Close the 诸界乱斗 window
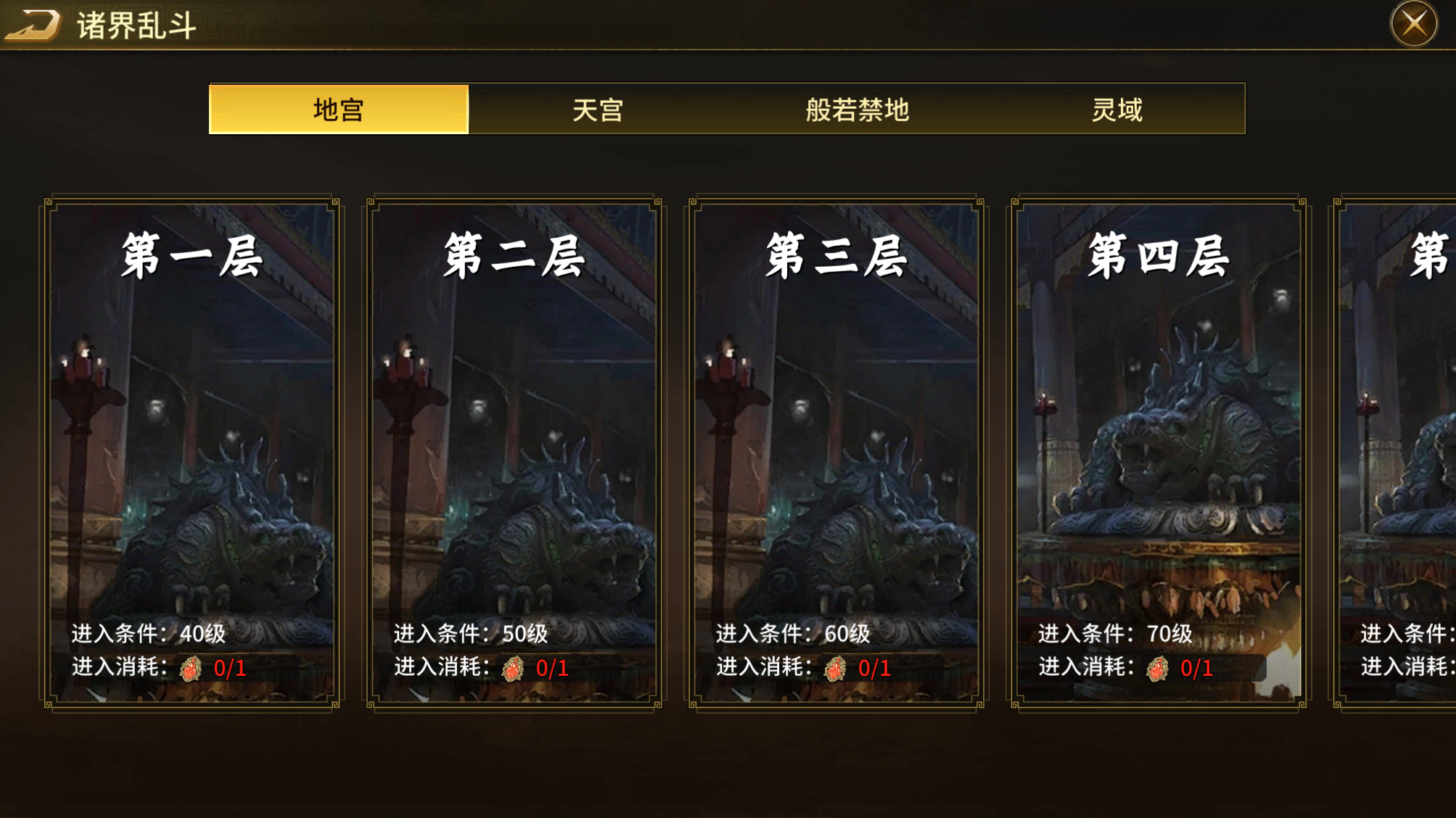 [x=1413, y=24]
